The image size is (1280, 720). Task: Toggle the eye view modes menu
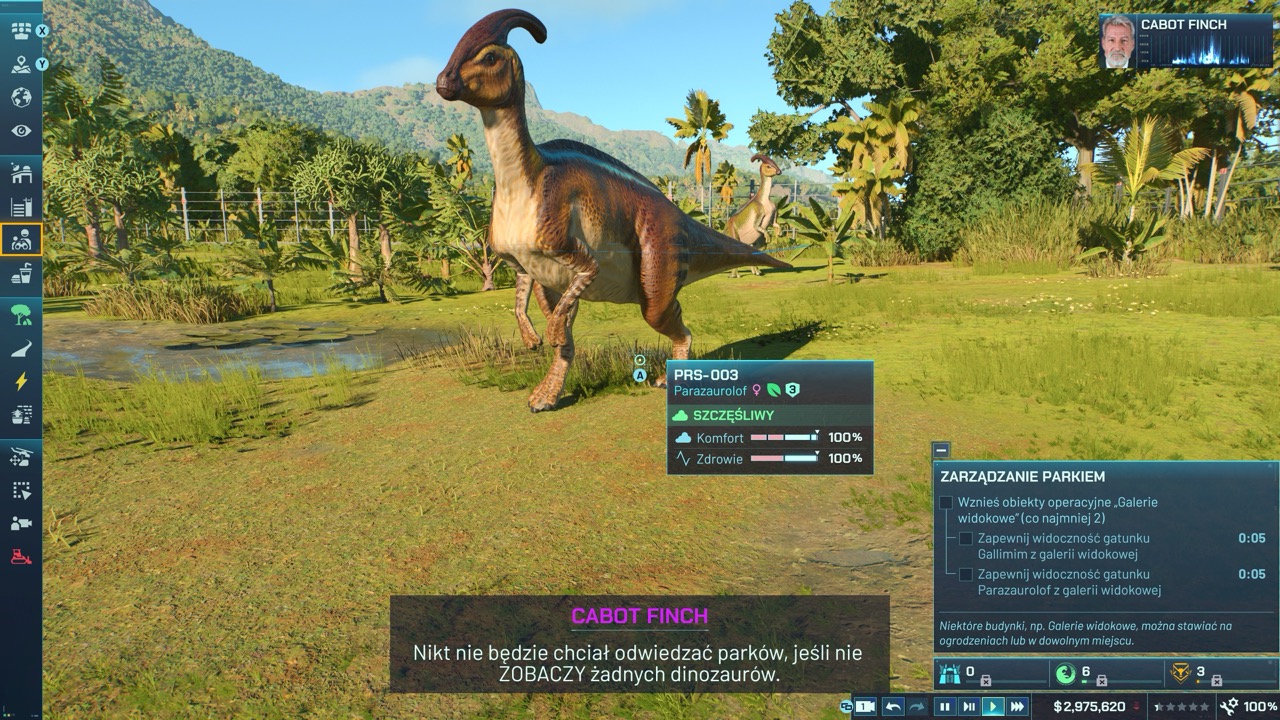tap(21, 131)
